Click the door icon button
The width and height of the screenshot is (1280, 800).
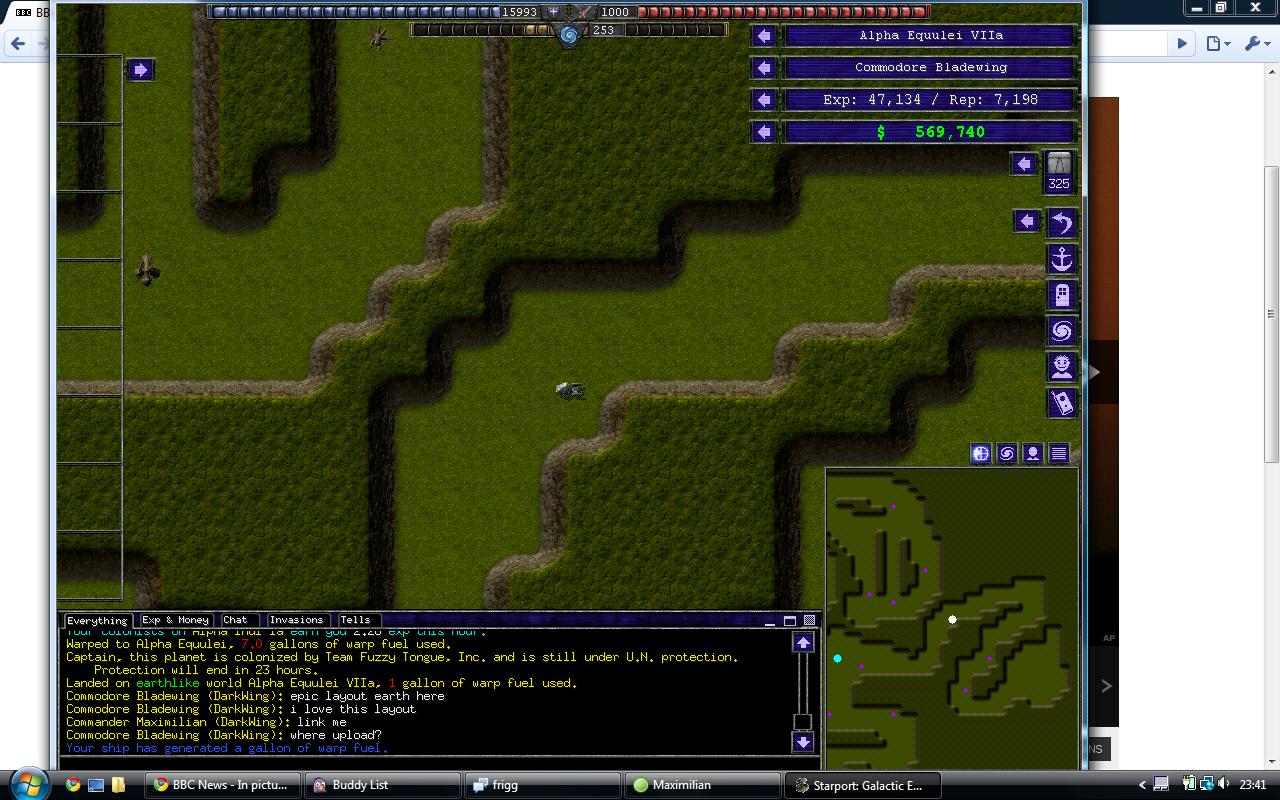point(1061,295)
